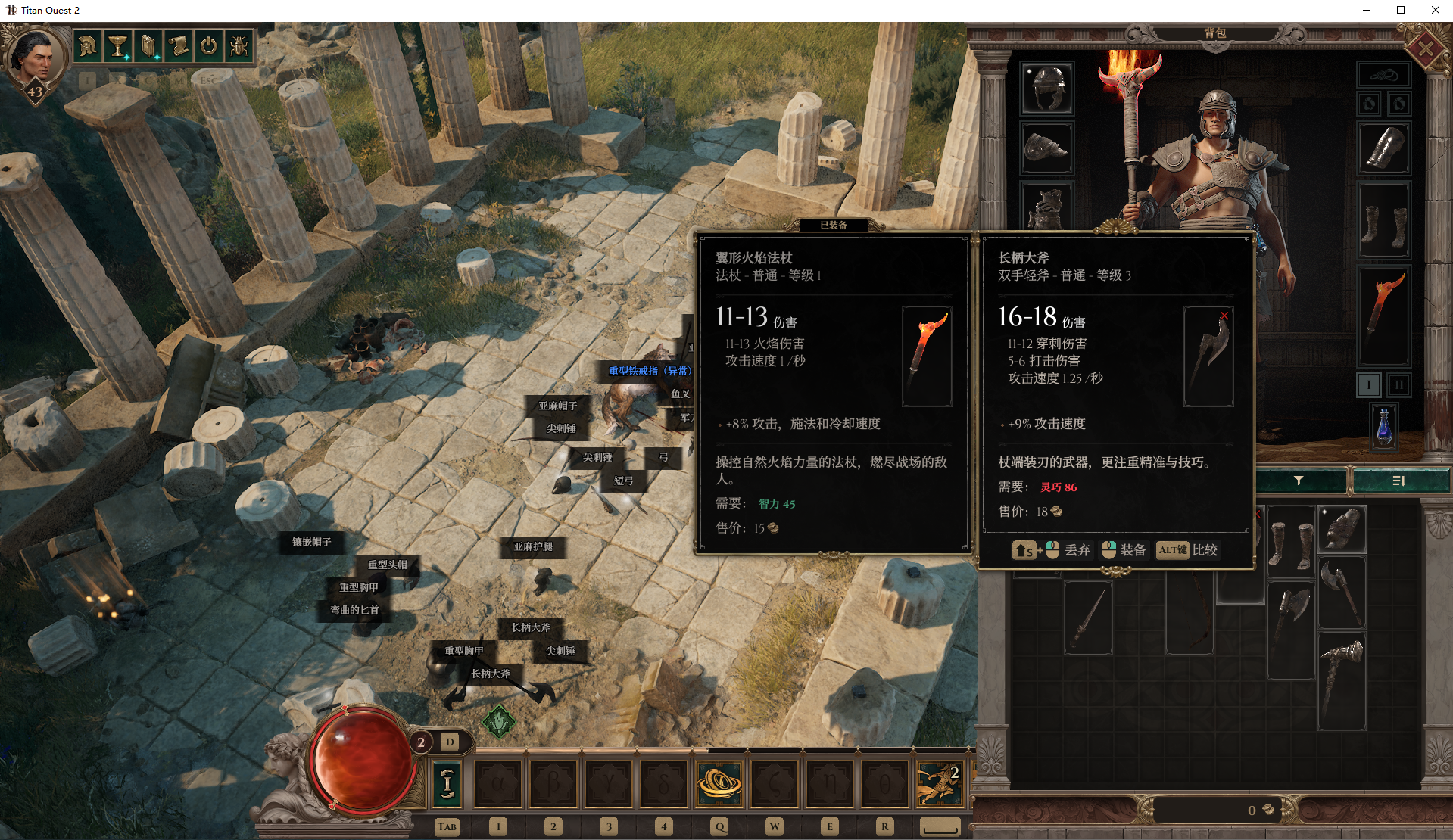Select the equipped bracer slot
This screenshot has width=1453, height=840.
point(1384,148)
